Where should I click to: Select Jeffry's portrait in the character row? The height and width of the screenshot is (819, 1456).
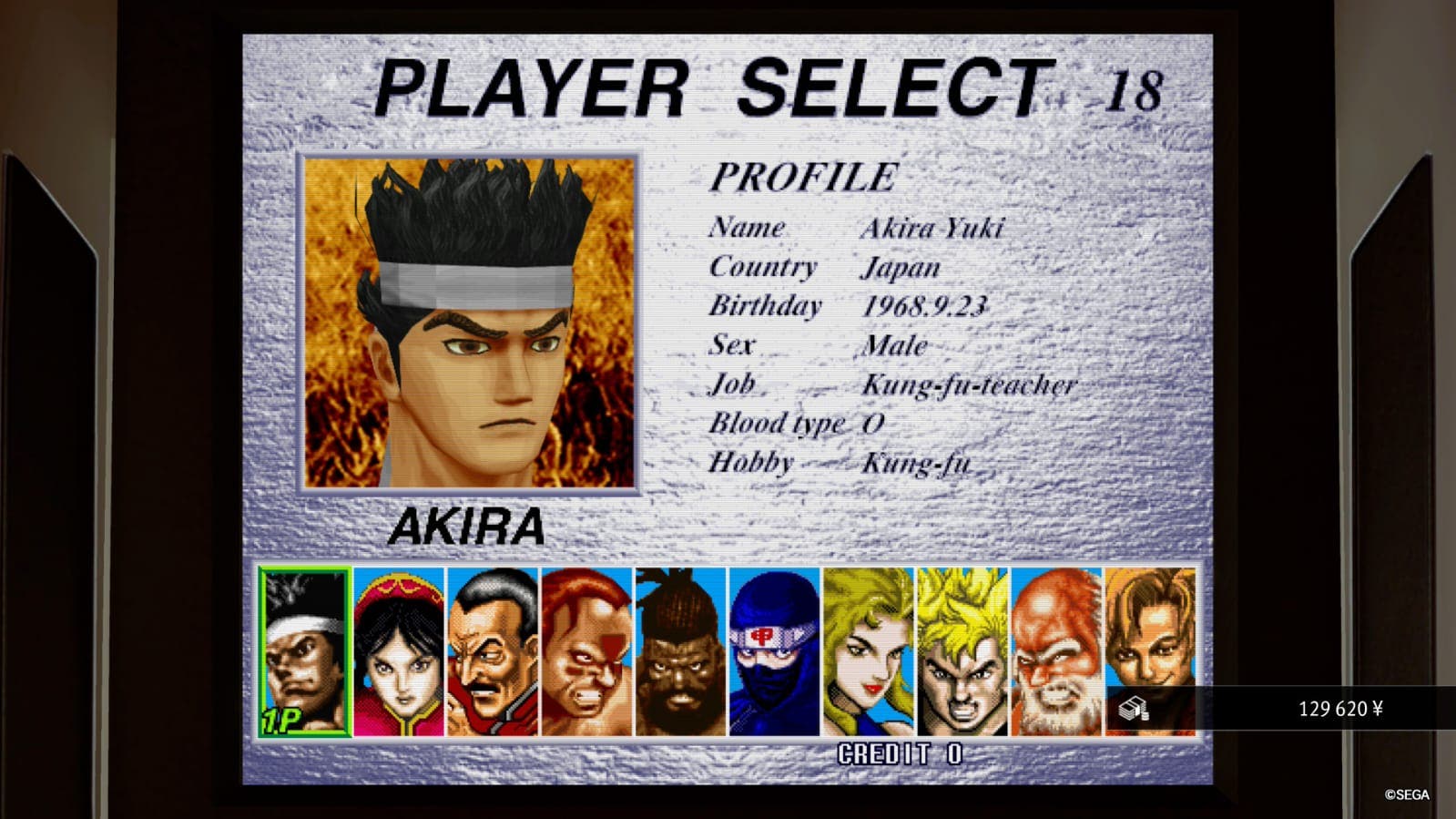pos(678,651)
